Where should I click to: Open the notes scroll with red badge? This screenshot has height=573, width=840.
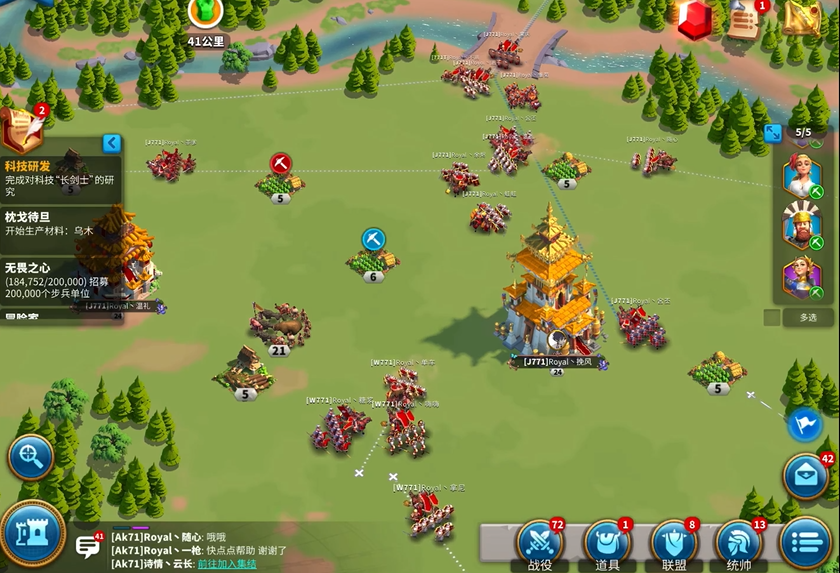(x=744, y=19)
